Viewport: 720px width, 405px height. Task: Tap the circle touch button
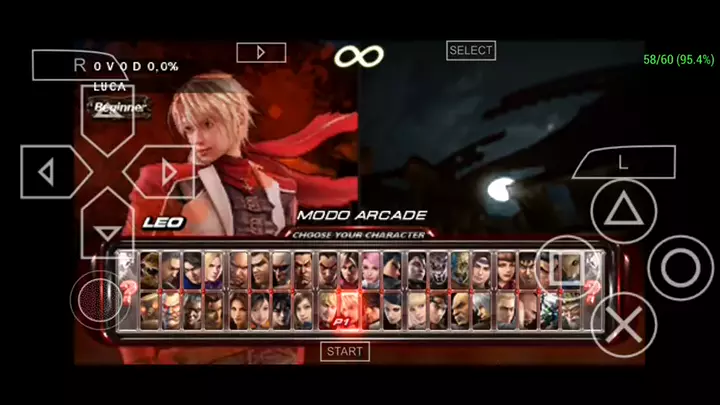(681, 268)
